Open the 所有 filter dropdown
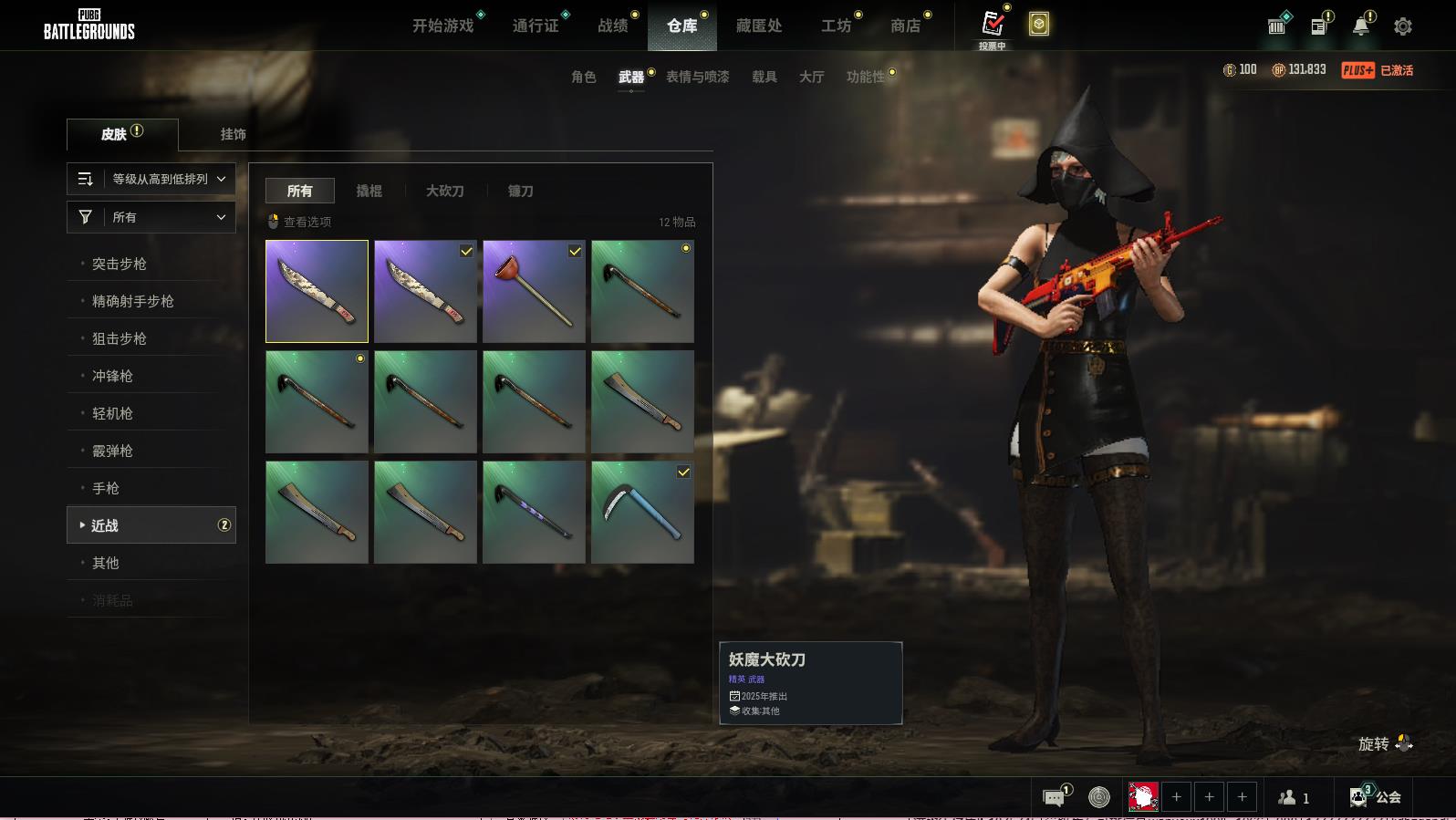 click(151, 217)
